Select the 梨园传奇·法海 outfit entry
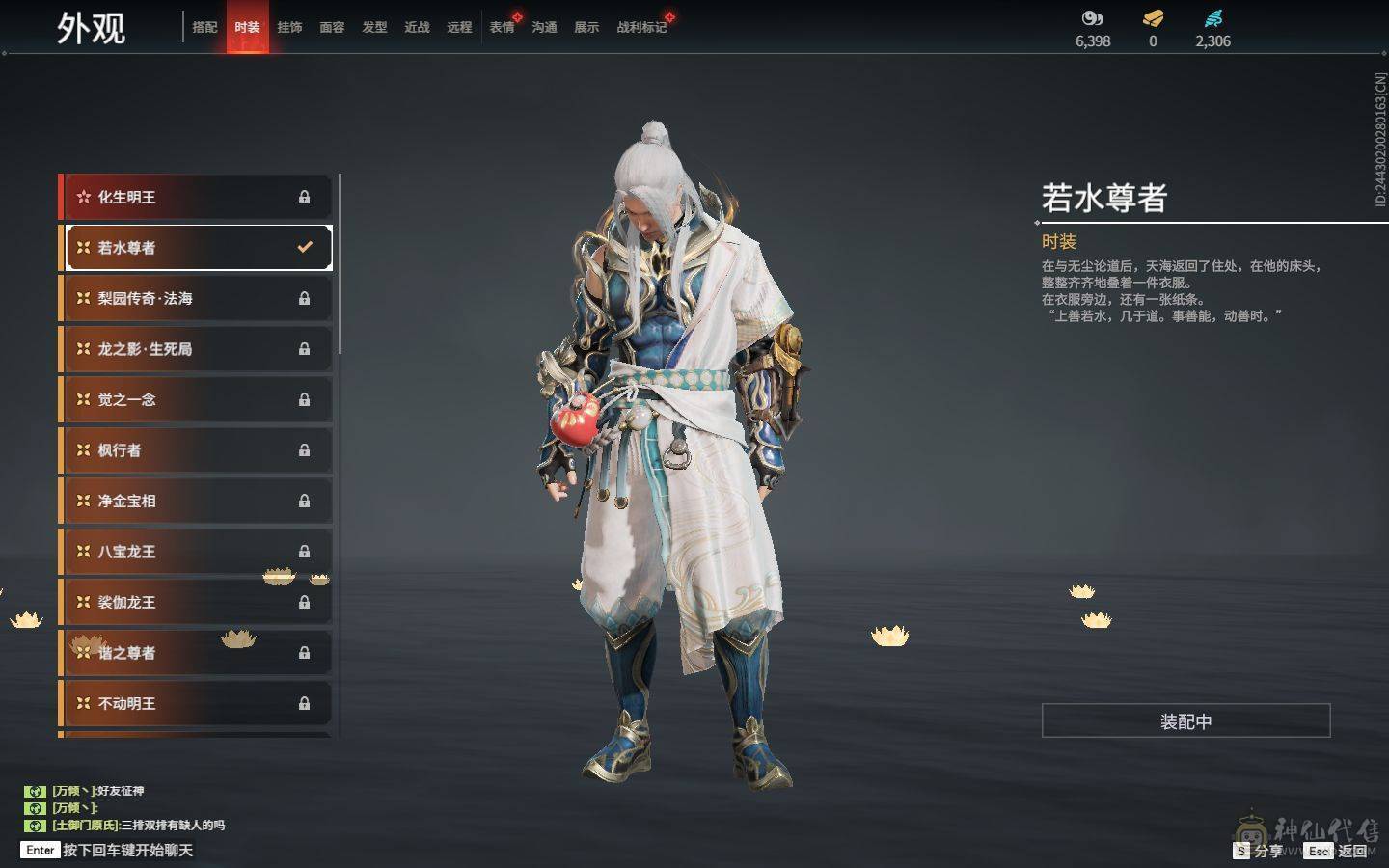Image resolution: width=1389 pixels, height=868 pixels. pos(193,298)
